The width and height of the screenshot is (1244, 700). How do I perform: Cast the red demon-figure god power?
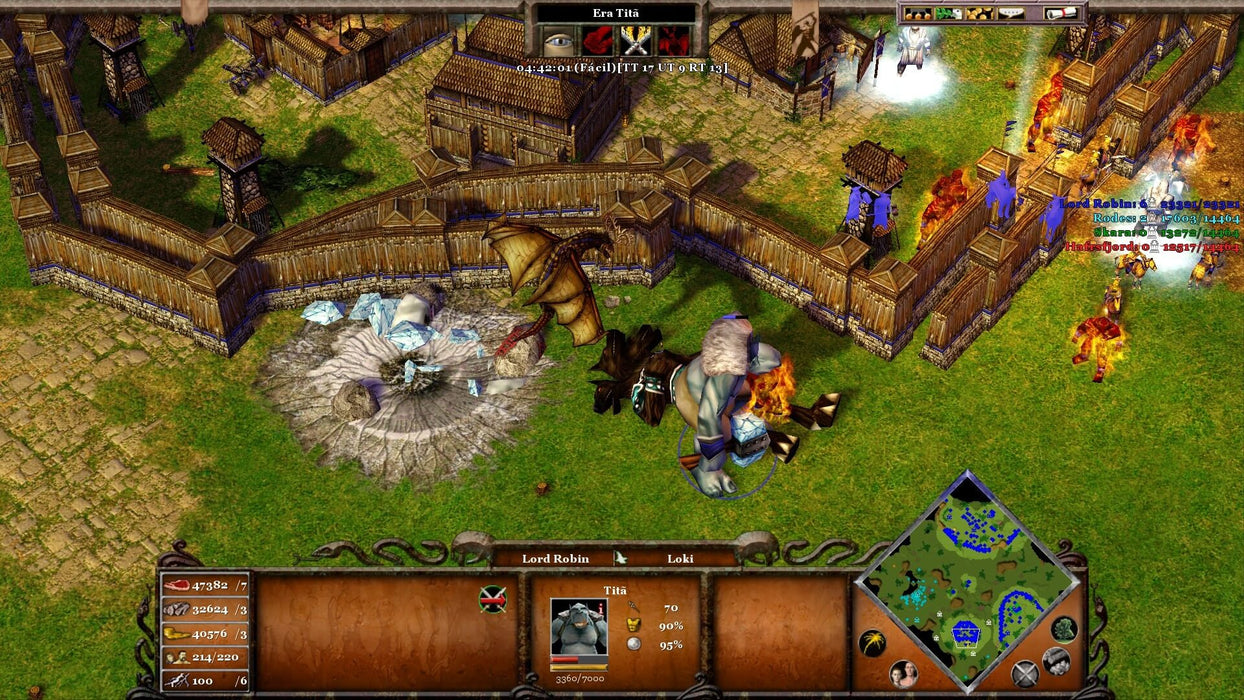coord(673,40)
